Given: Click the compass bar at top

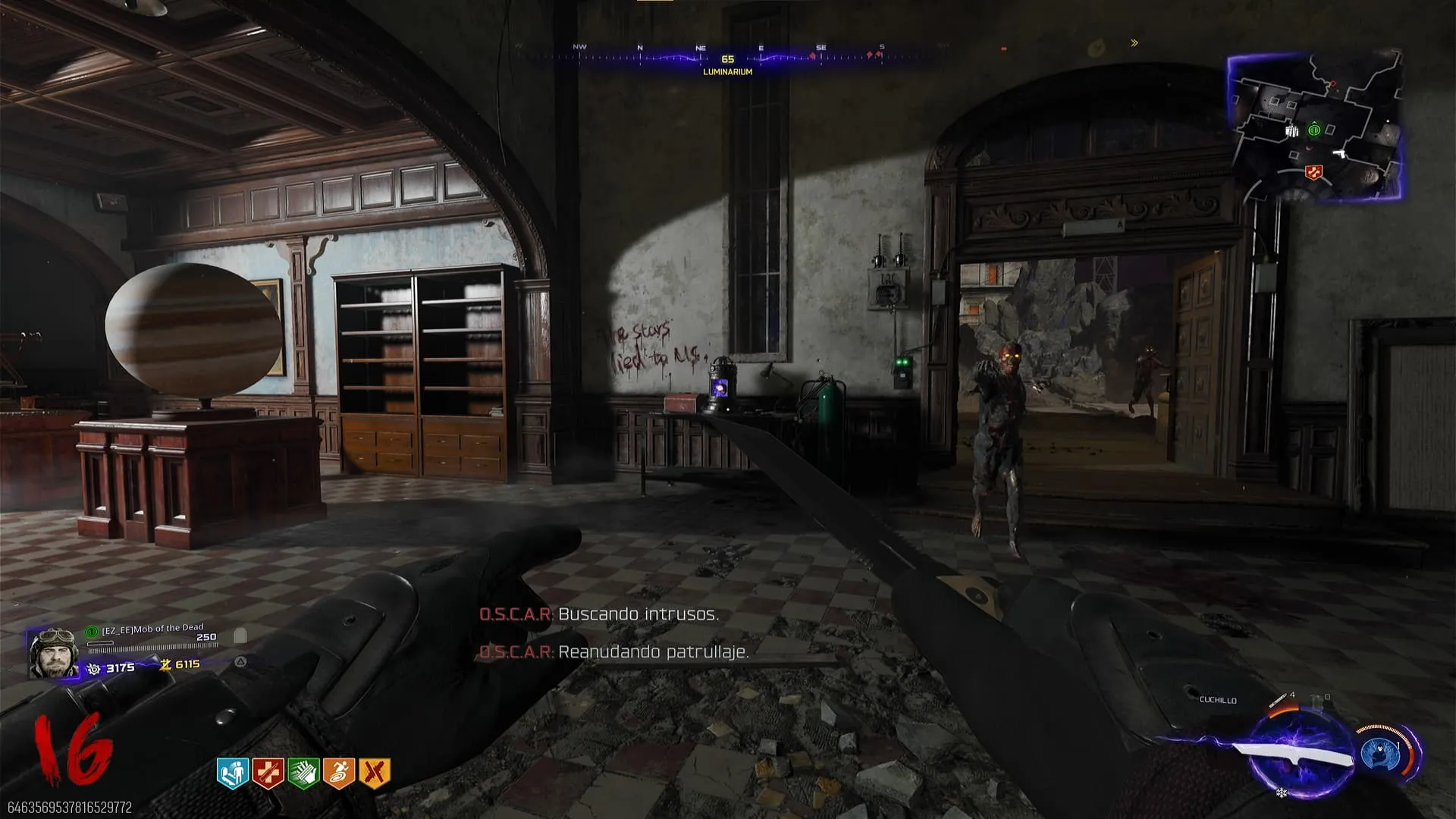Looking at the screenshot, I should point(728,58).
